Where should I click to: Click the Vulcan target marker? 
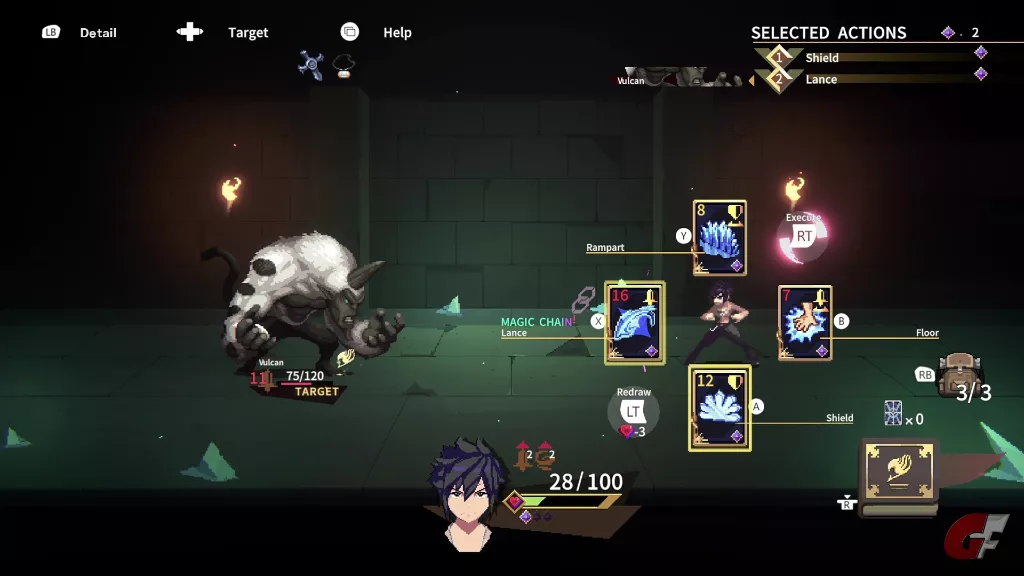point(317,392)
